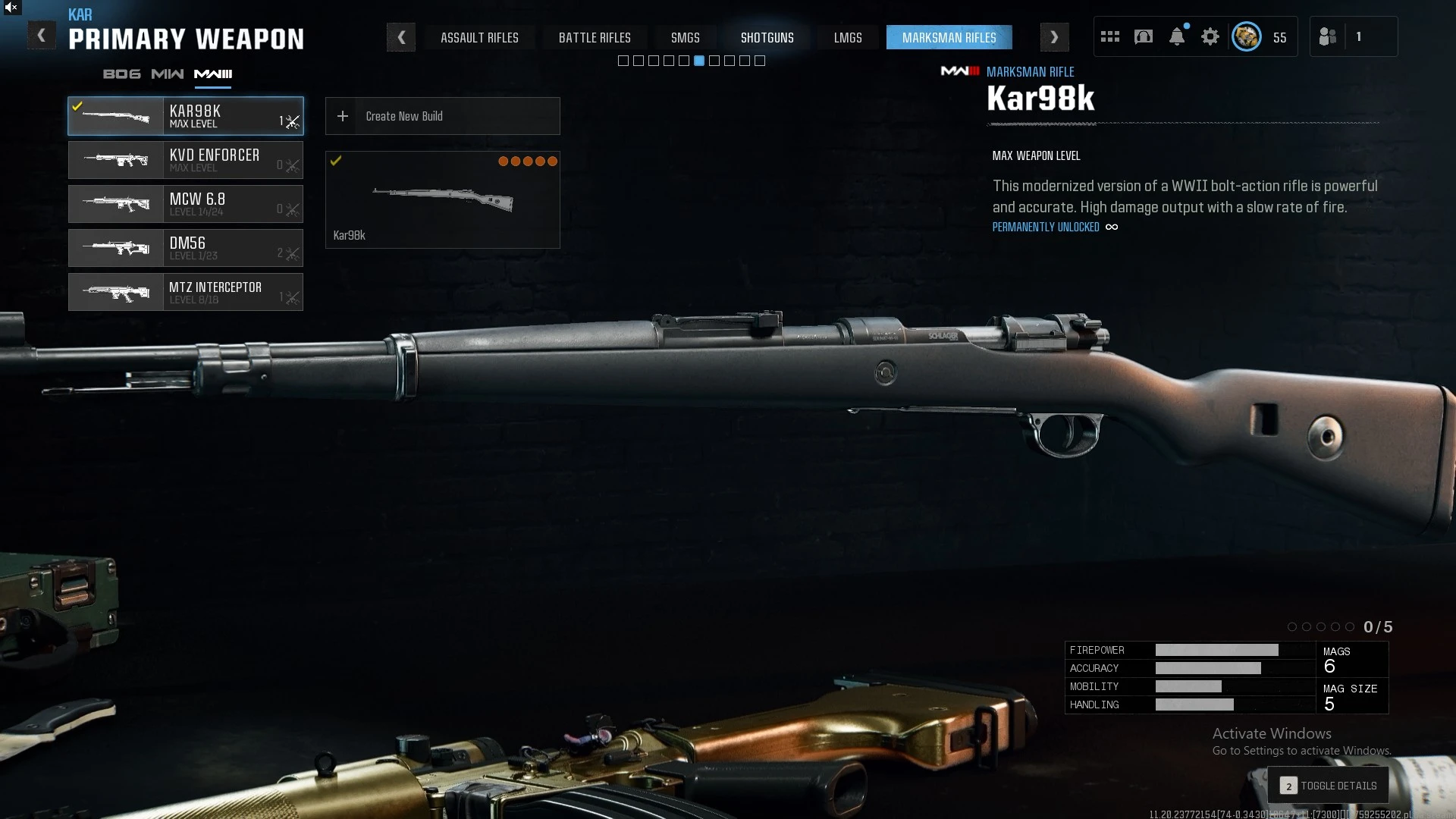Open the notifications bell
Viewport: 1456px width, 819px height.
pyautogui.click(x=1177, y=37)
